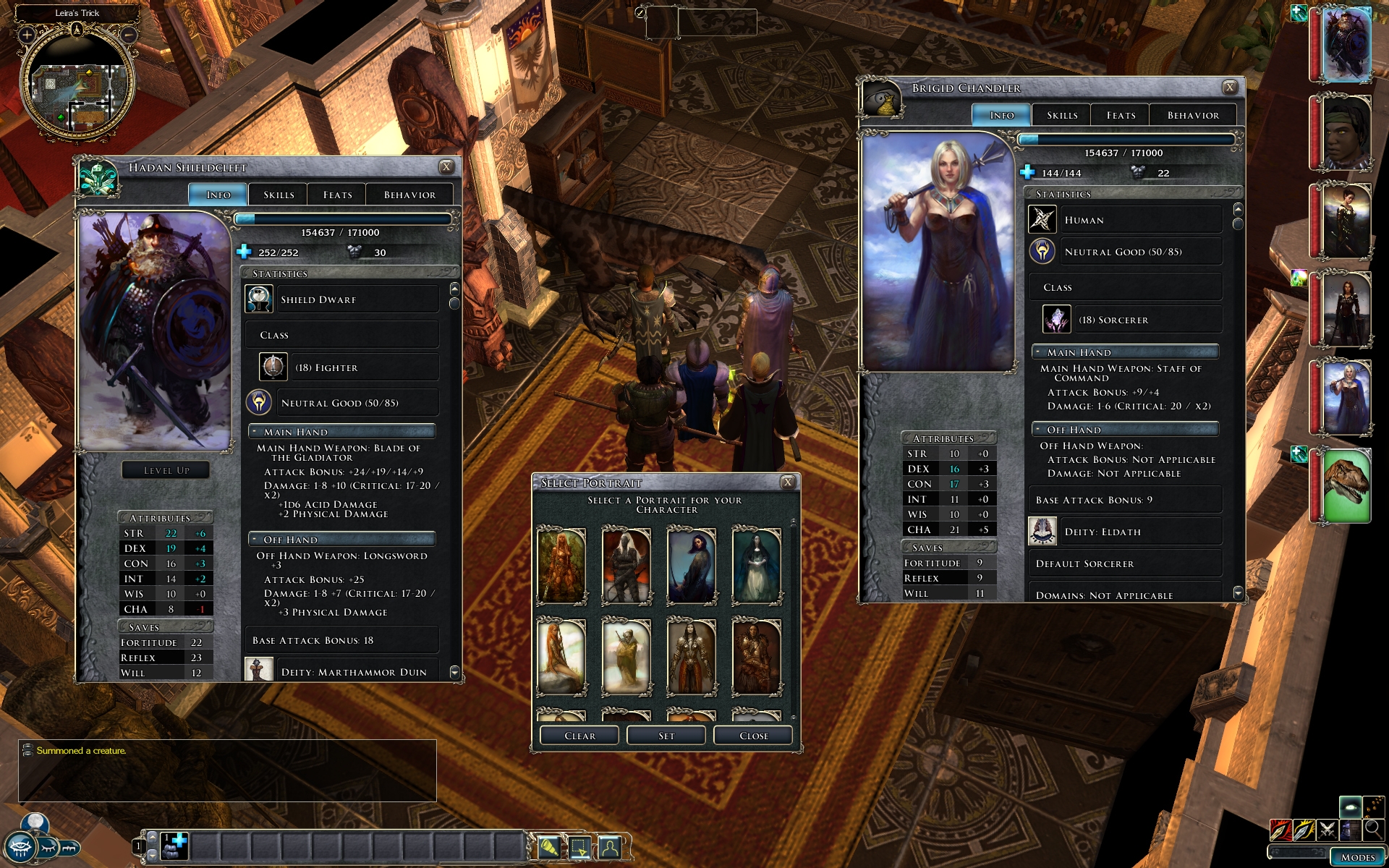The image size is (1389, 868).
Task: Open the Feats tab for Hadan Shieldcleft
Action: 337,195
